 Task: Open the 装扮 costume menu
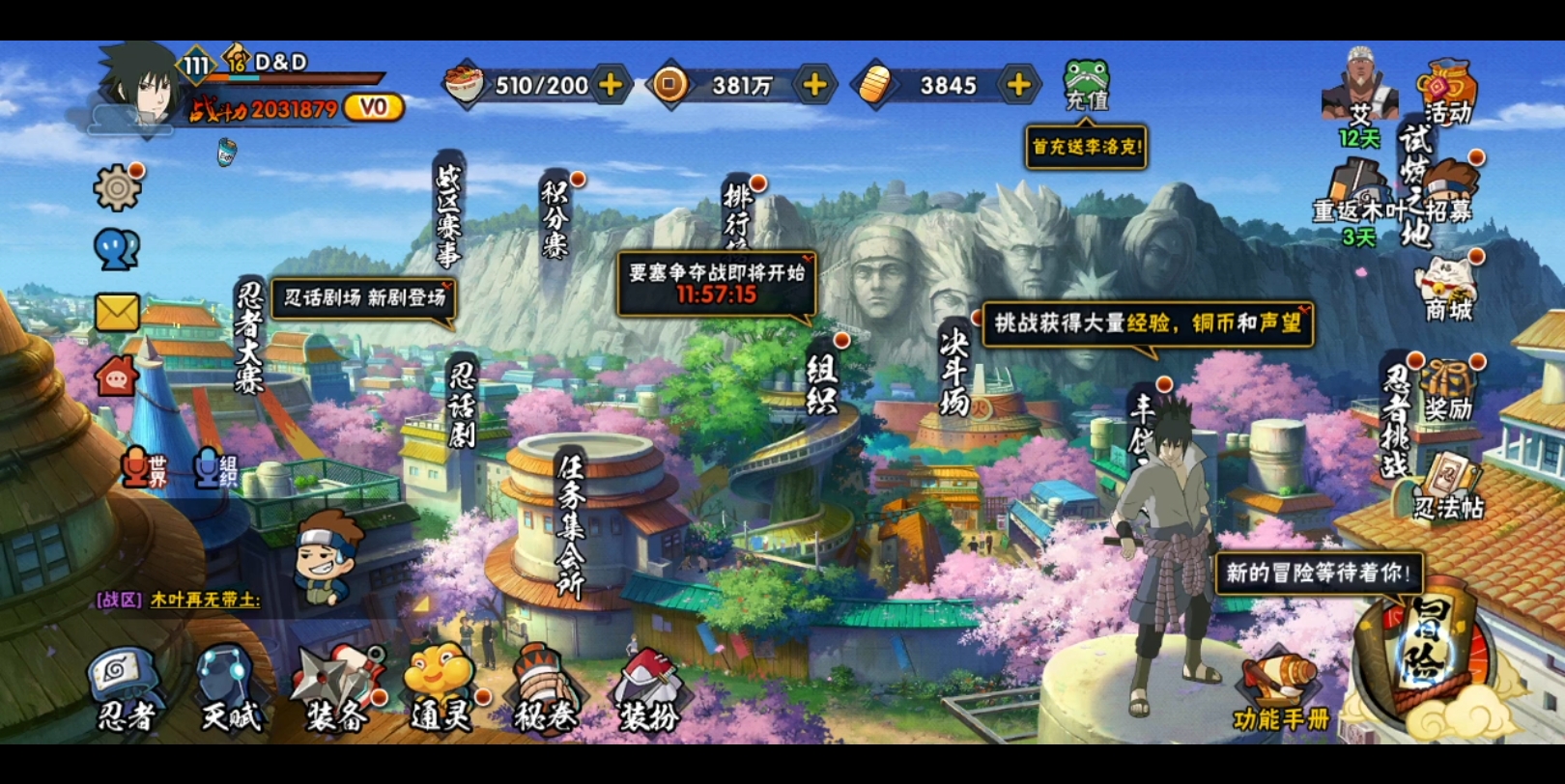coord(649,689)
